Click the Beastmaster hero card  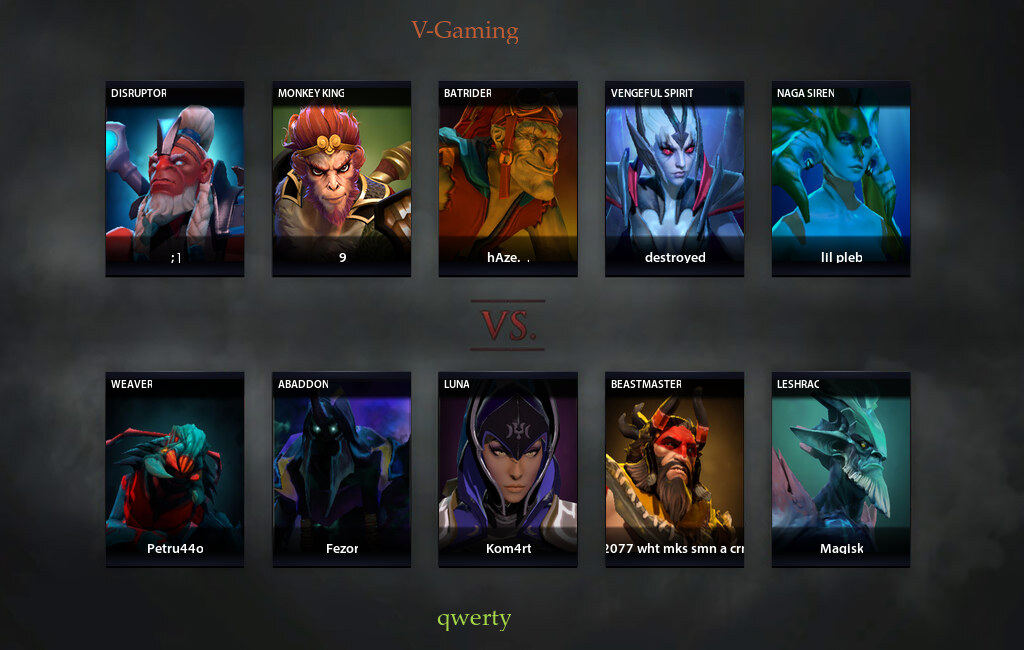[675, 469]
